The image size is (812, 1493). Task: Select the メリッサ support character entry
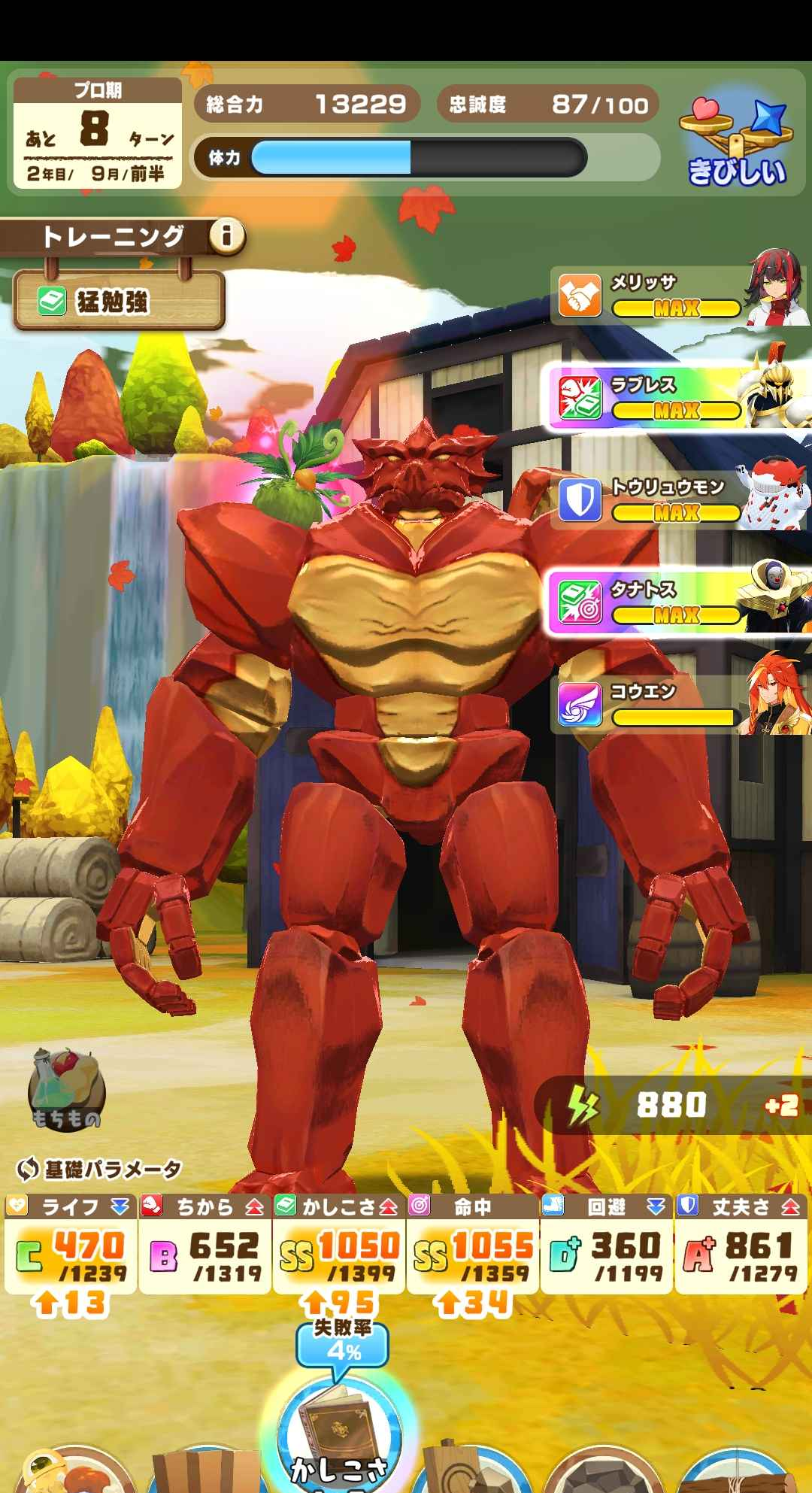680,296
